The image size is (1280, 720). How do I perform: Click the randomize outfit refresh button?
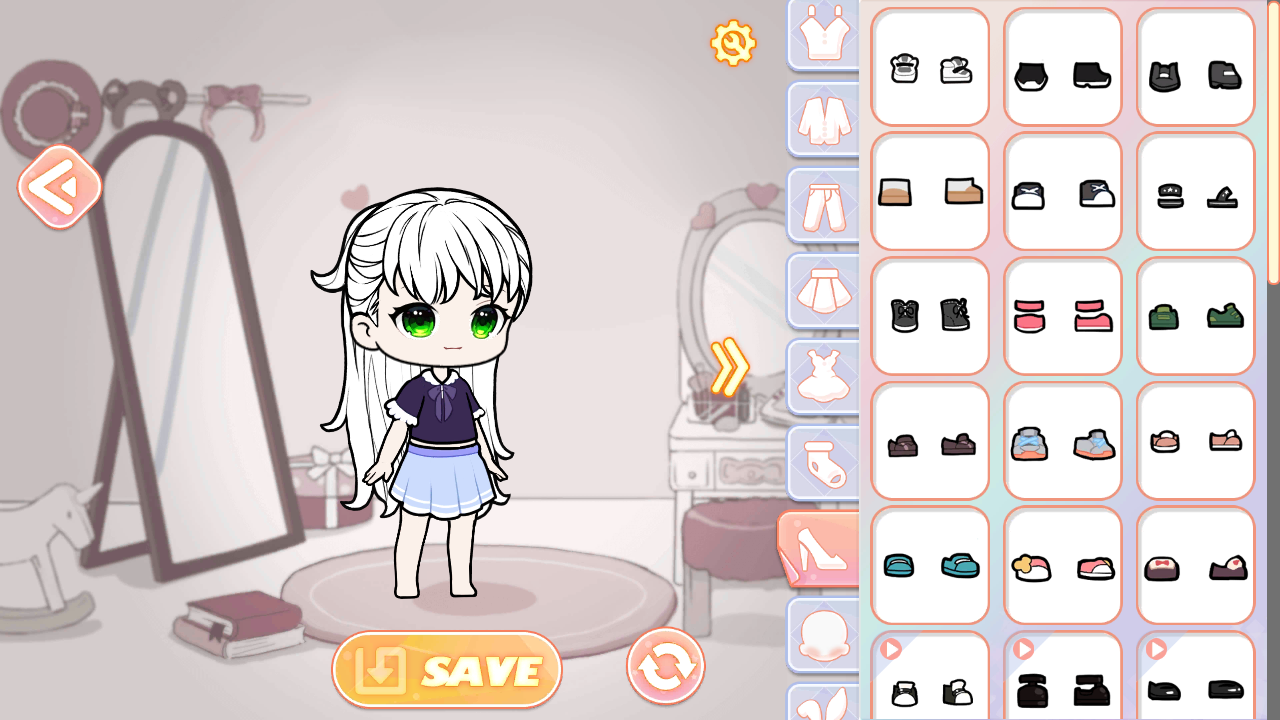(665, 666)
